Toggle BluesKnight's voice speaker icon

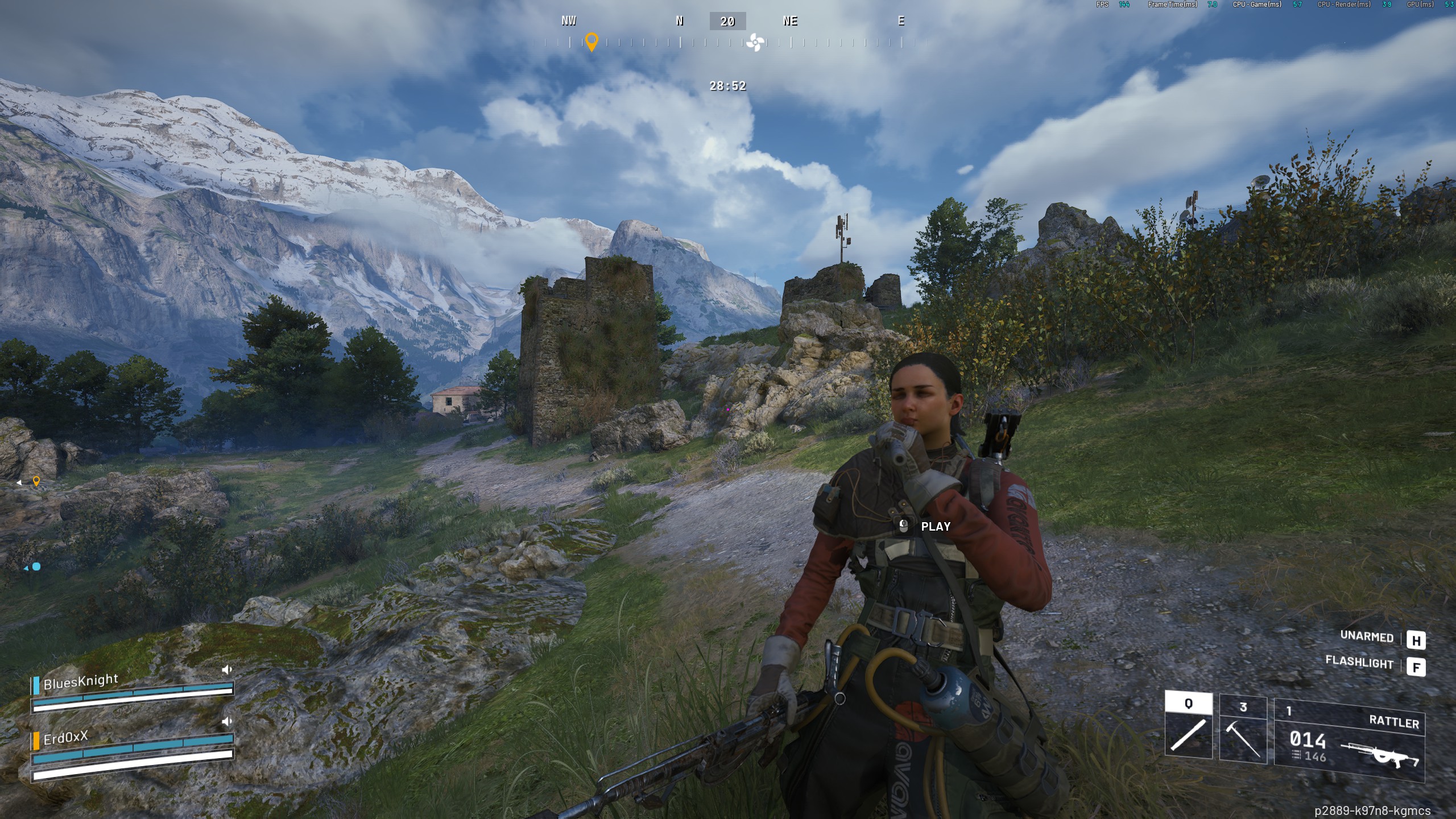click(227, 669)
